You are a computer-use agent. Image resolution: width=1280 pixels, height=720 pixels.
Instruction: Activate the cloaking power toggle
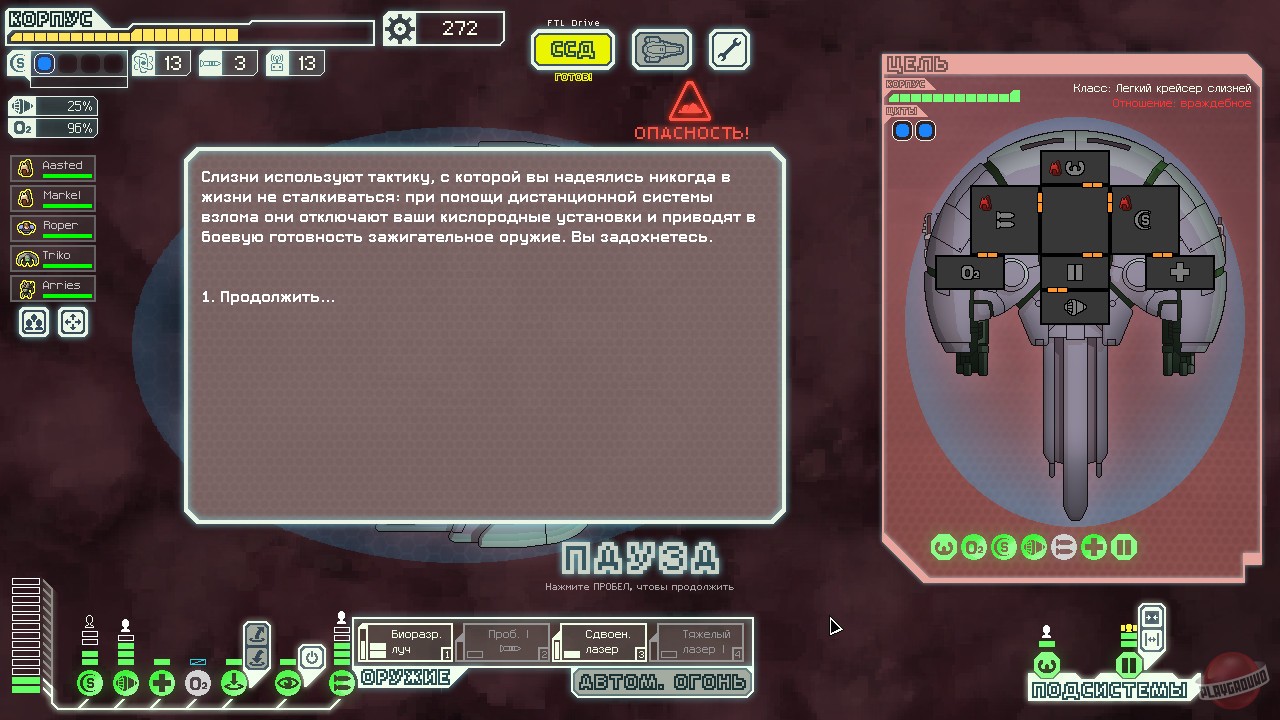[313, 656]
